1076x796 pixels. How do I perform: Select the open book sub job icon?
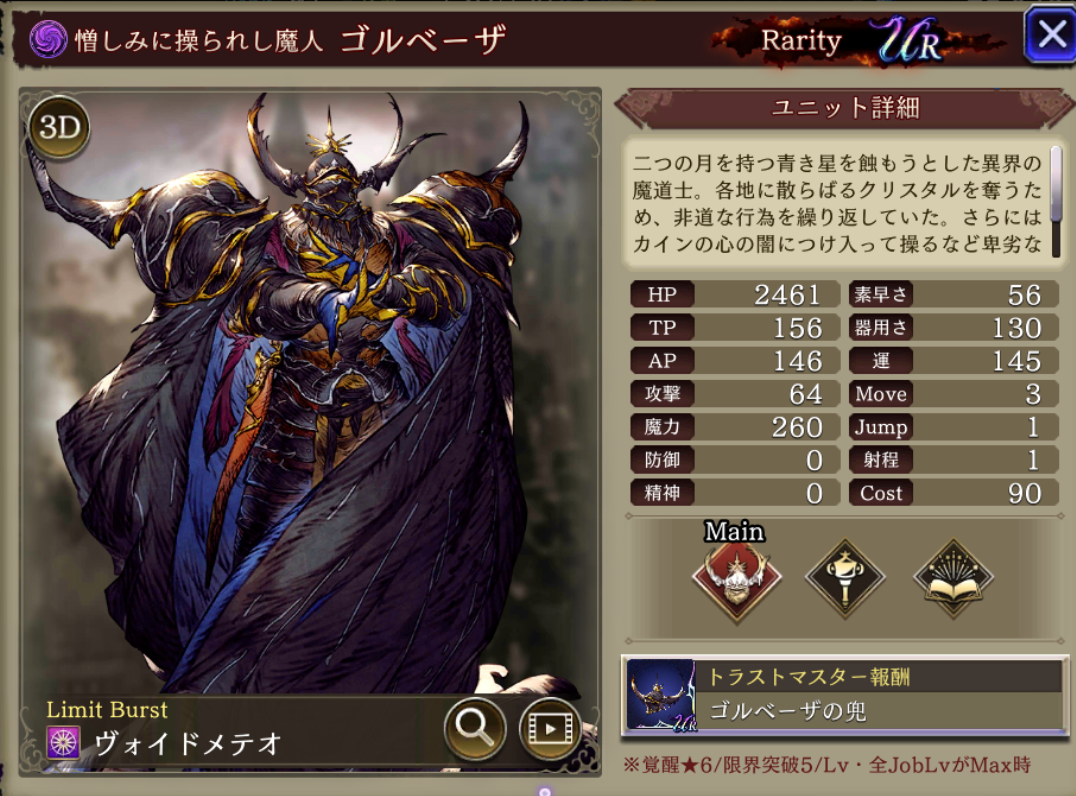[x=953, y=578]
